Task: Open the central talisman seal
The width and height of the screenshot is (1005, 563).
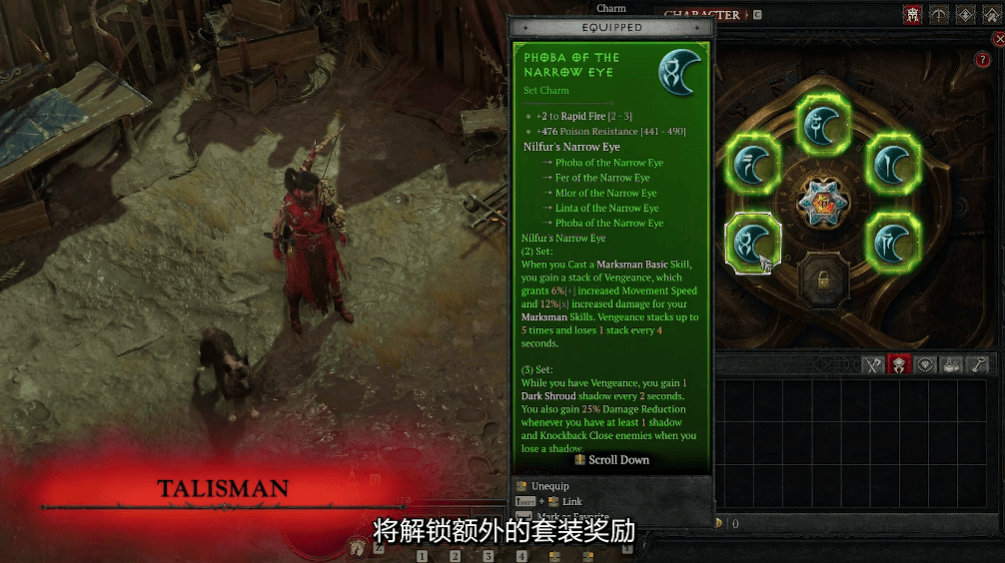Action: (823, 203)
